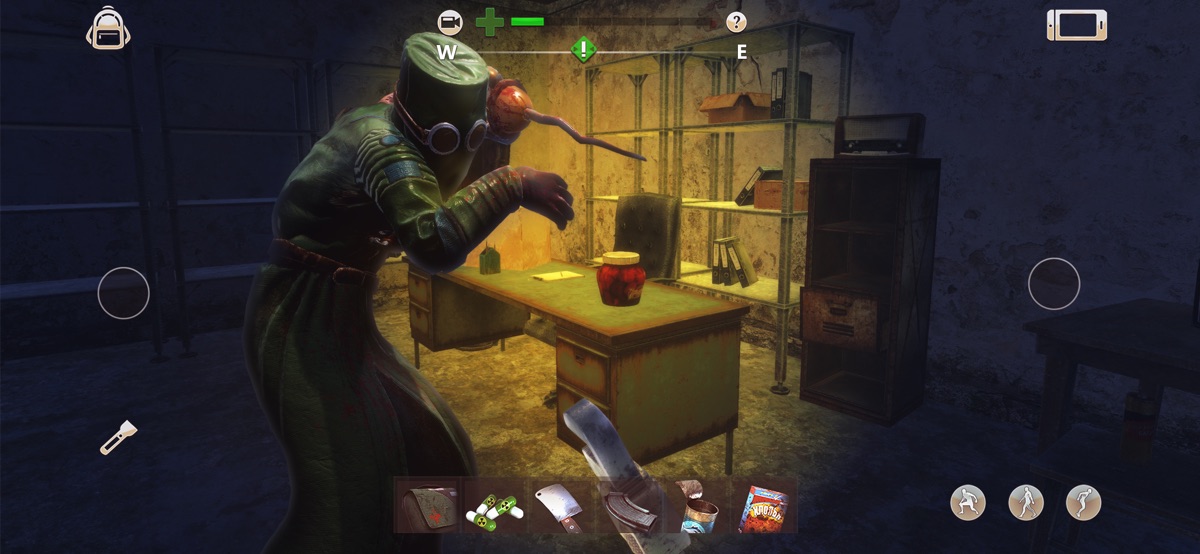Viewport: 1200px width, 554px height.
Task: Activate the running stance button
Action: [1083, 502]
